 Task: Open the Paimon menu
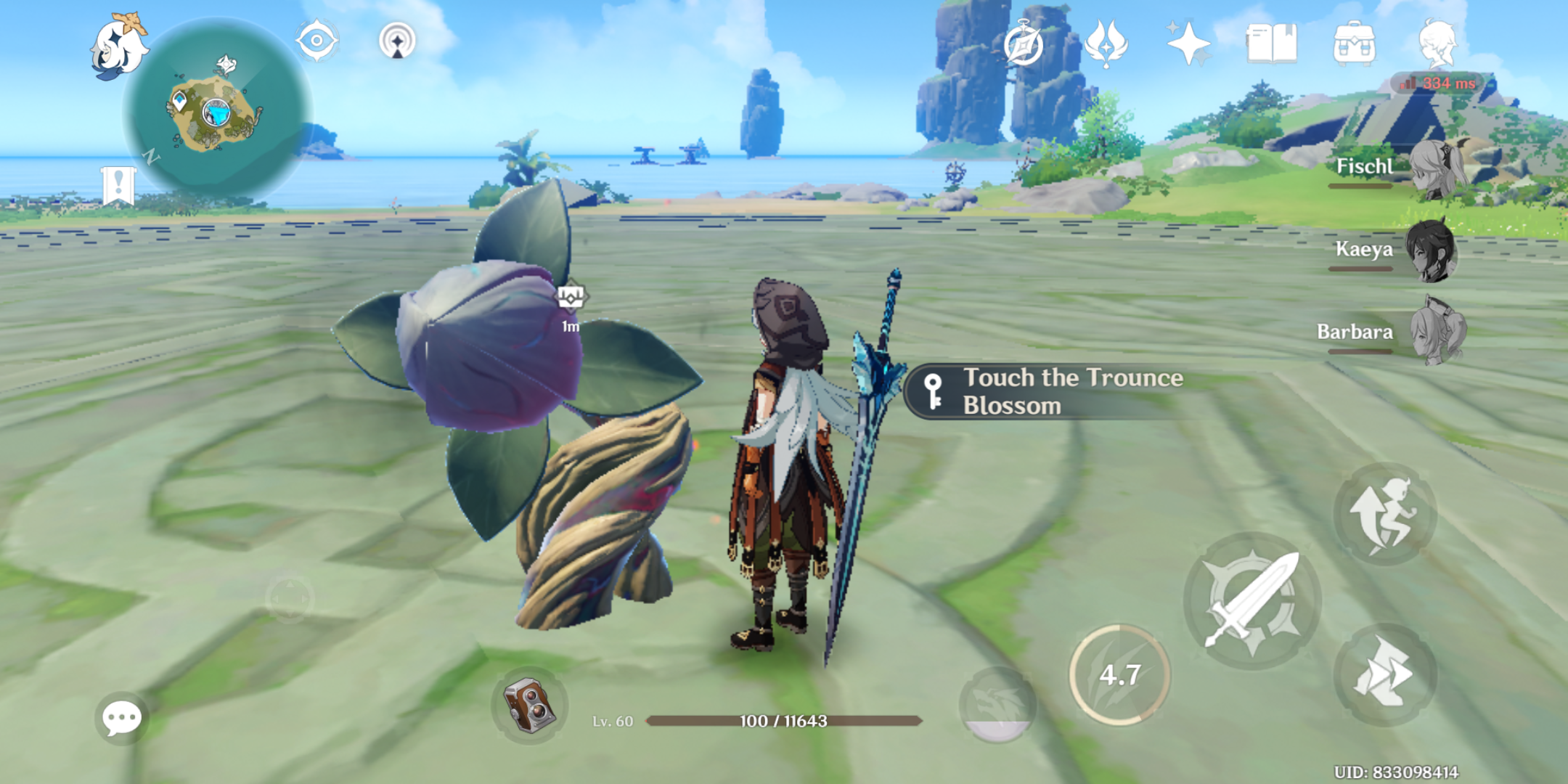(118, 46)
